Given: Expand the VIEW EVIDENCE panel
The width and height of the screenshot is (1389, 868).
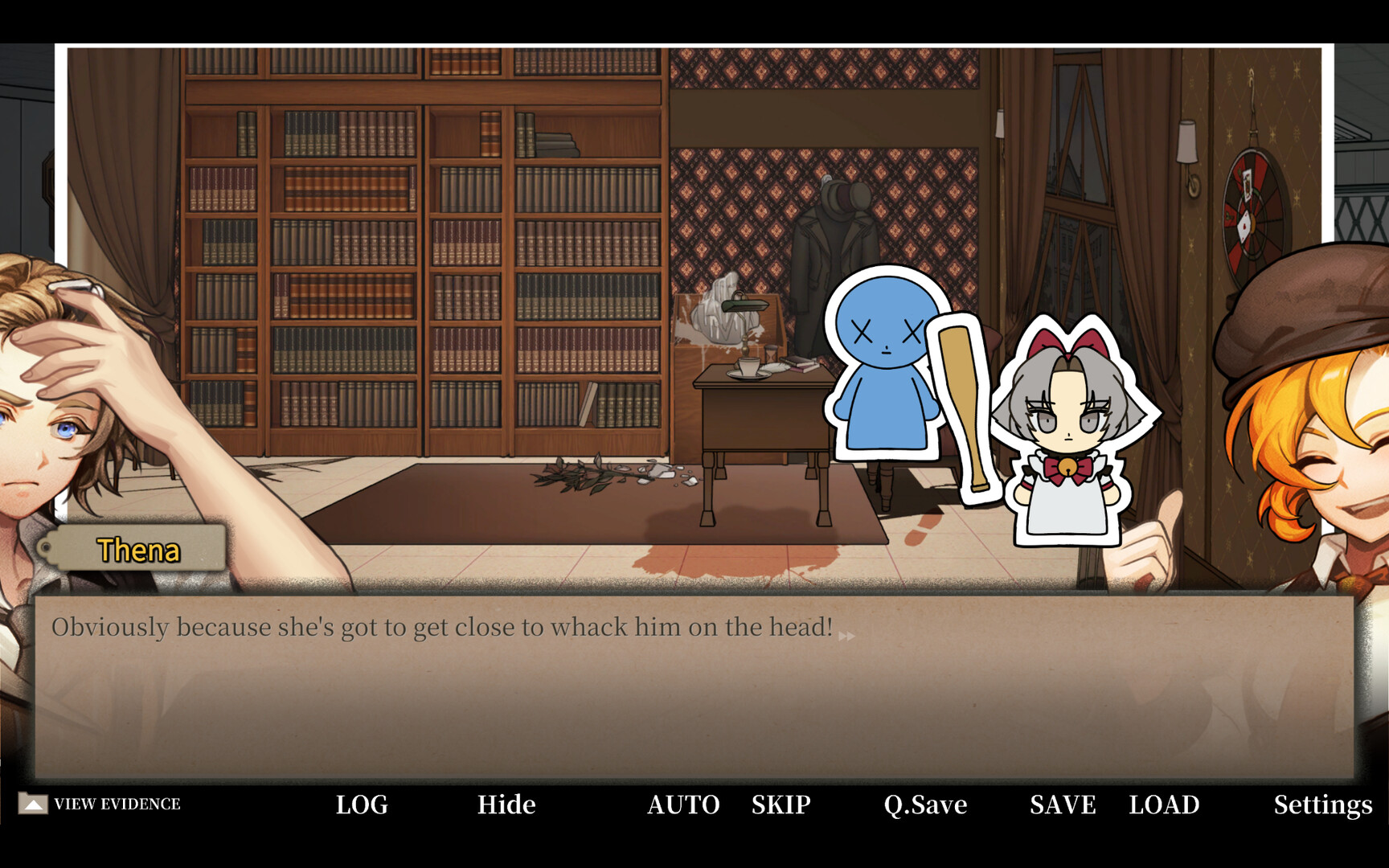Looking at the screenshot, I should 117,802.
